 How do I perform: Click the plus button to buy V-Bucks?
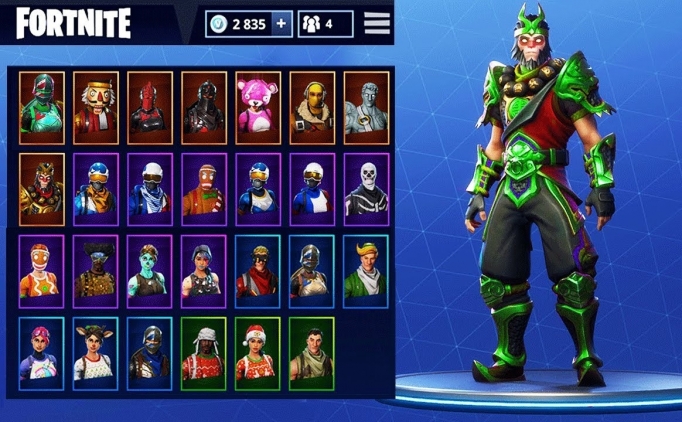pos(283,23)
